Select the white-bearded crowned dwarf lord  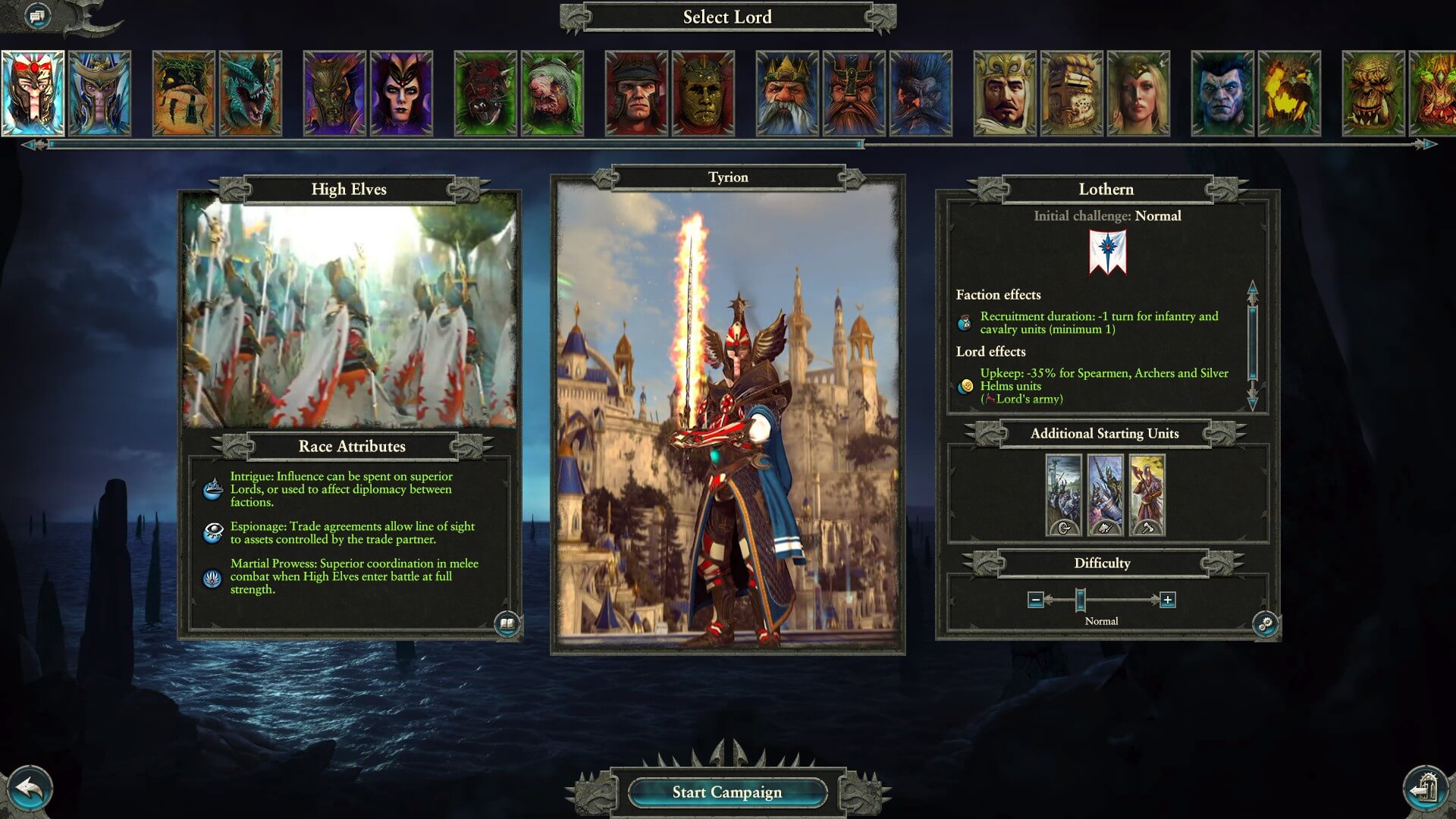click(787, 93)
